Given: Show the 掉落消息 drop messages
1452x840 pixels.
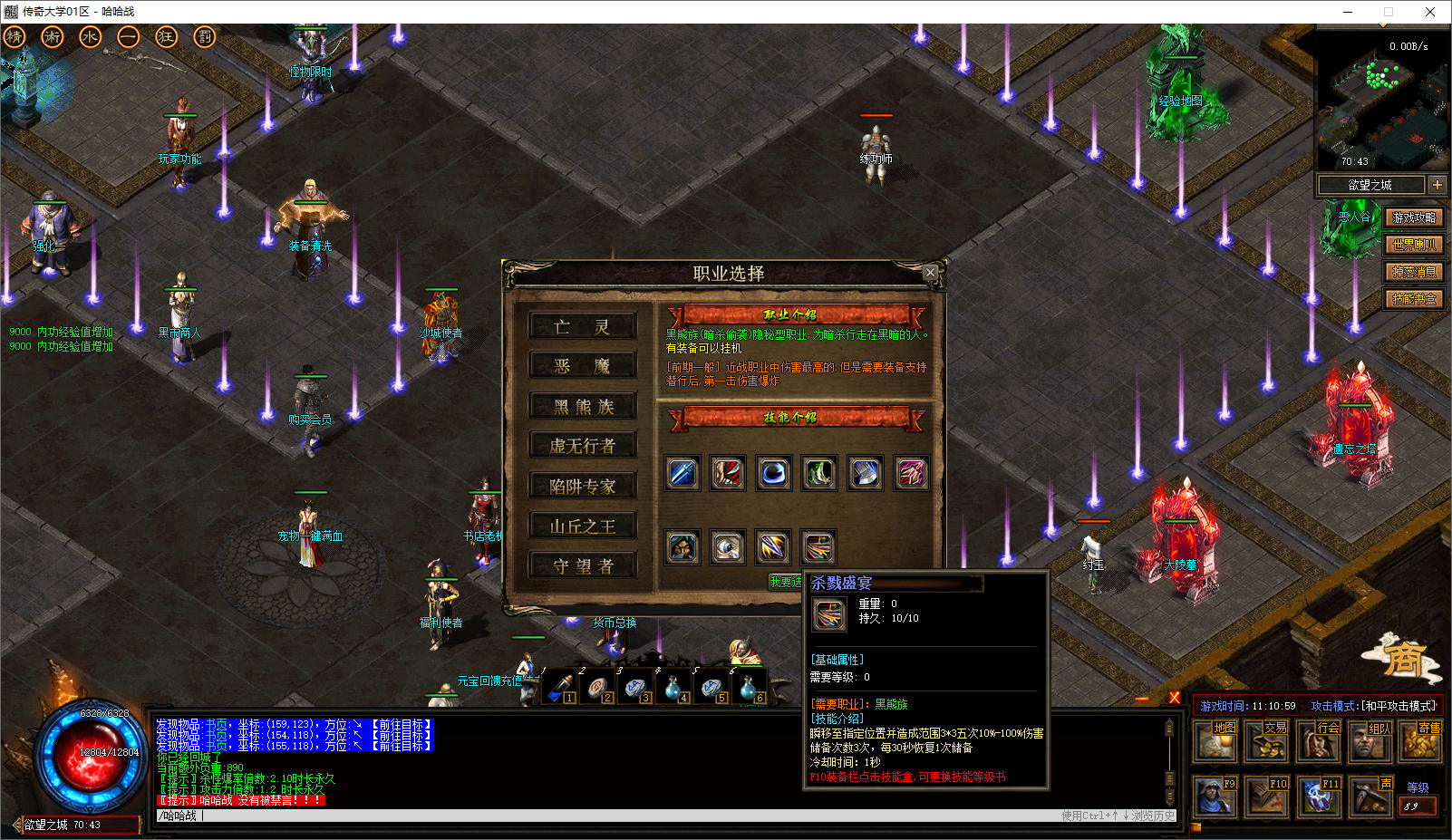Looking at the screenshot, I should (1414, 272).
